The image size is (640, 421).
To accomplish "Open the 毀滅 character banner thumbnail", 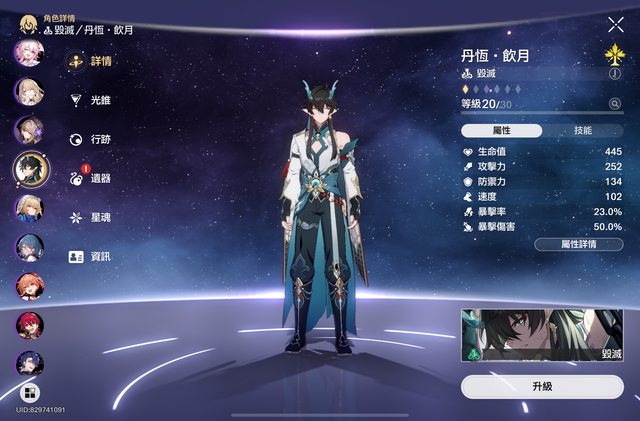I will pyautogui.click(x=542, y=335).
